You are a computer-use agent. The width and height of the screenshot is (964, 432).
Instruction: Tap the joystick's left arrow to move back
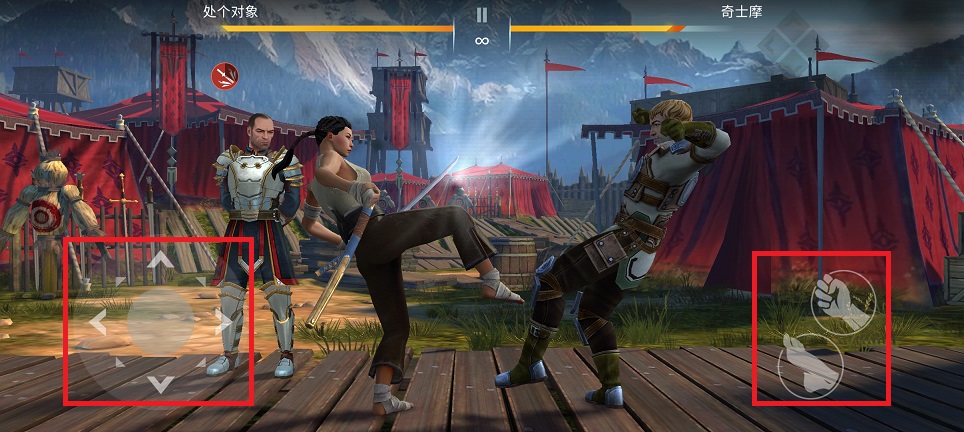98,322
